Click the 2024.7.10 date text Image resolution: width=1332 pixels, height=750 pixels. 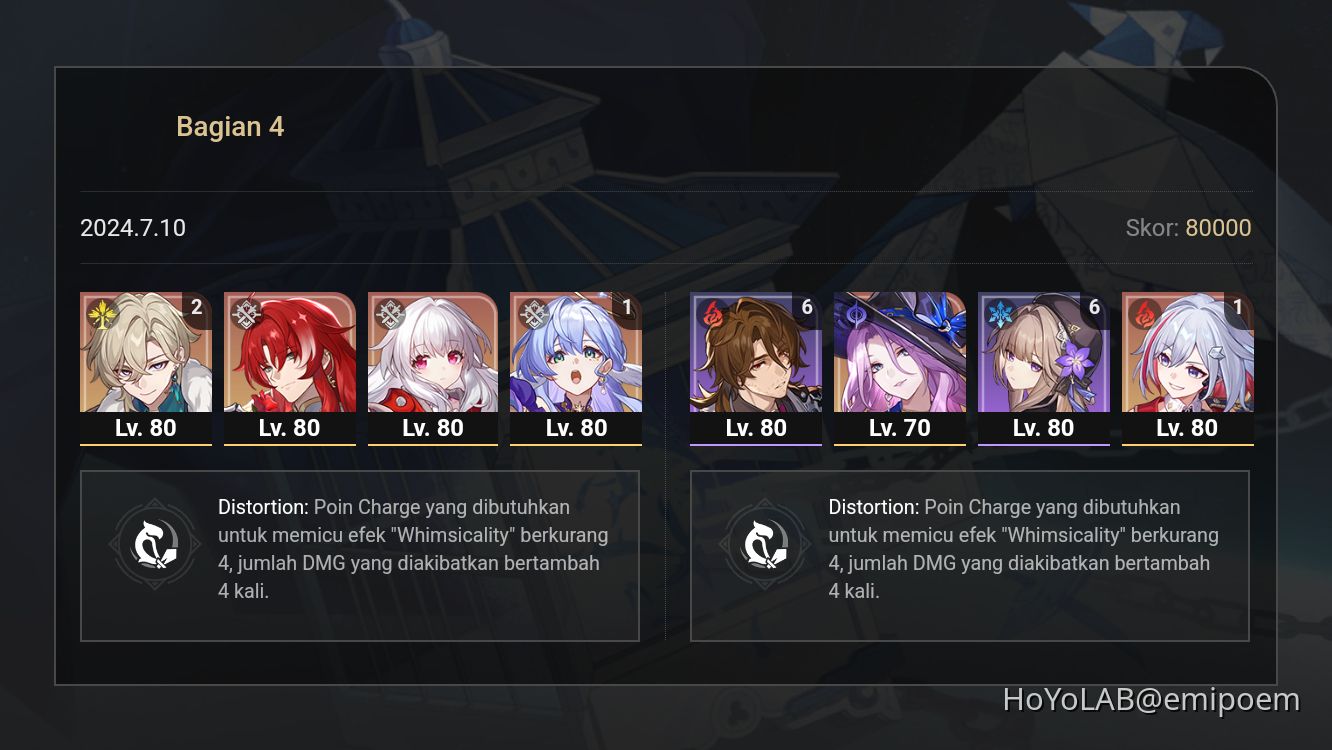132,228
